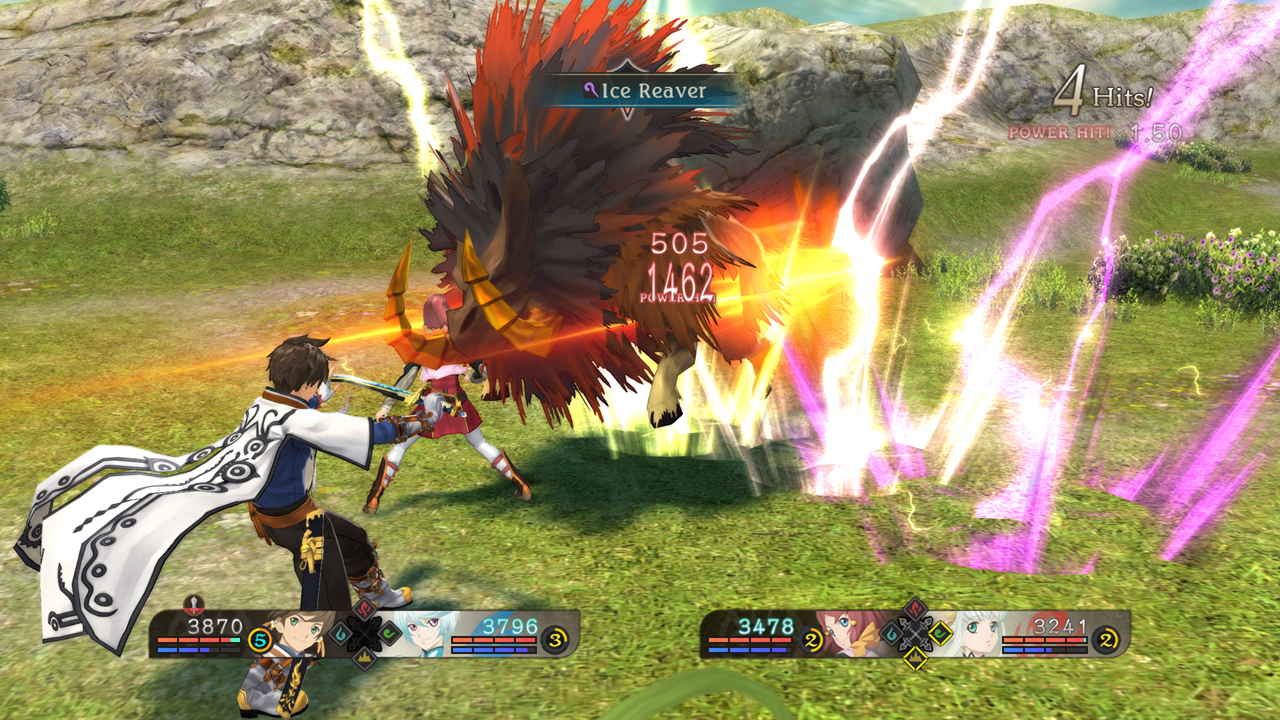This screenshot has width=1280, height=720.
Task: Select the fire element diamond icon in Sorey's HUD
Action: point(363,609)
